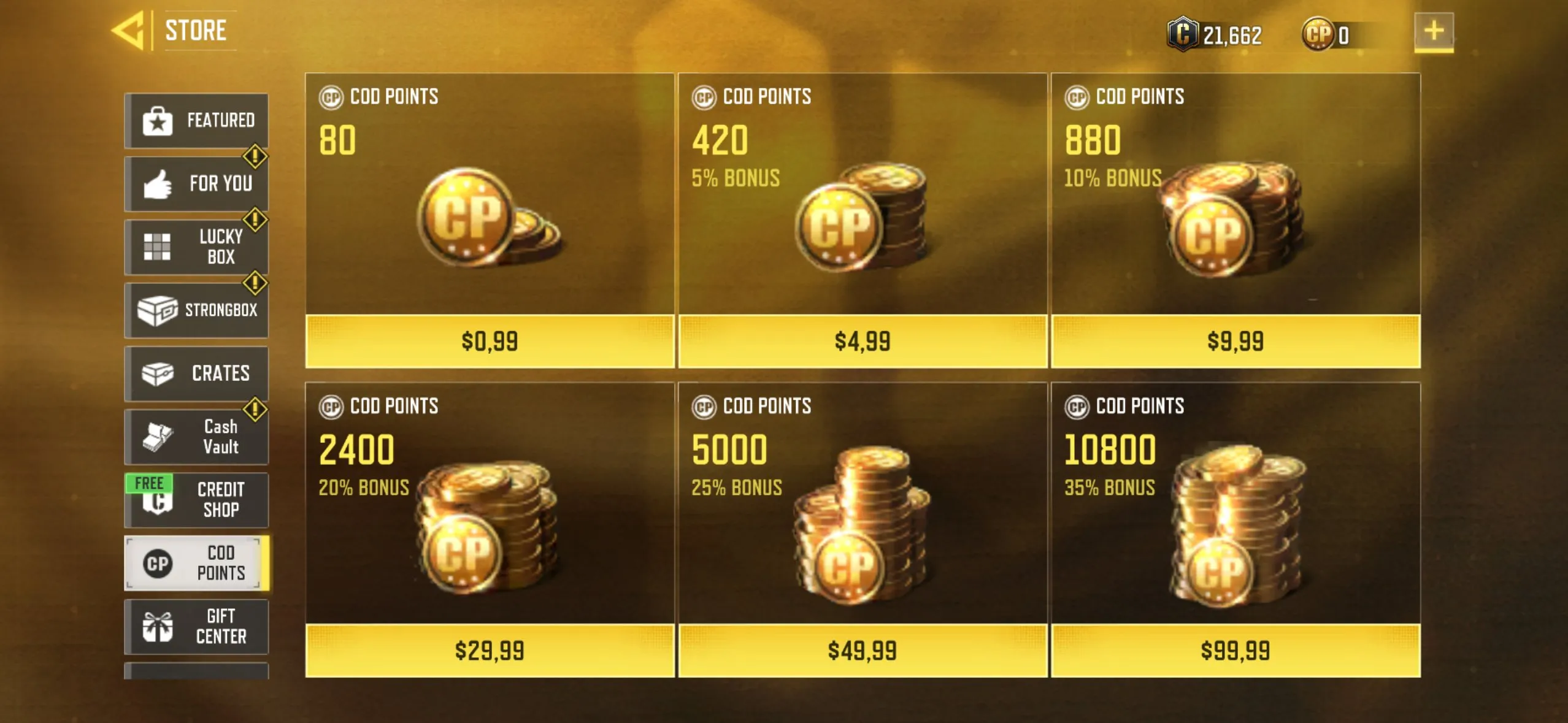The image size is (1568, 723).
Task: Select the For You thumbs-up icon
Action: 158,183
